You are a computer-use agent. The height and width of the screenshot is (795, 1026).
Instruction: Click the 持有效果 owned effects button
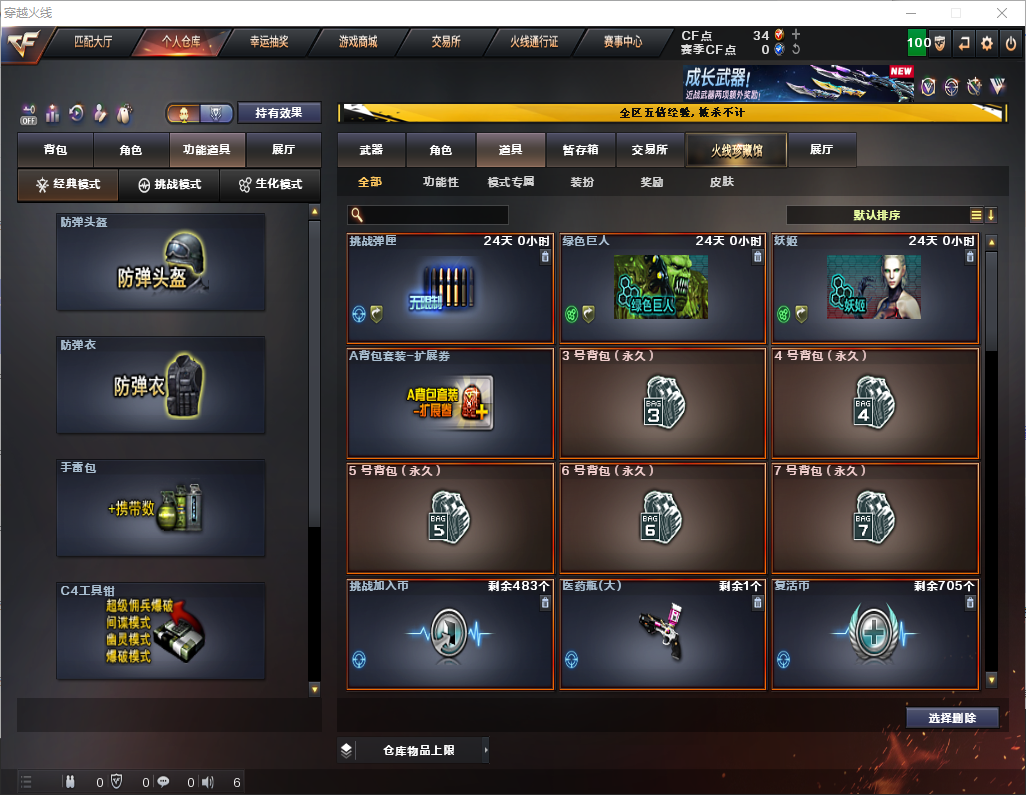coord(279,113)
